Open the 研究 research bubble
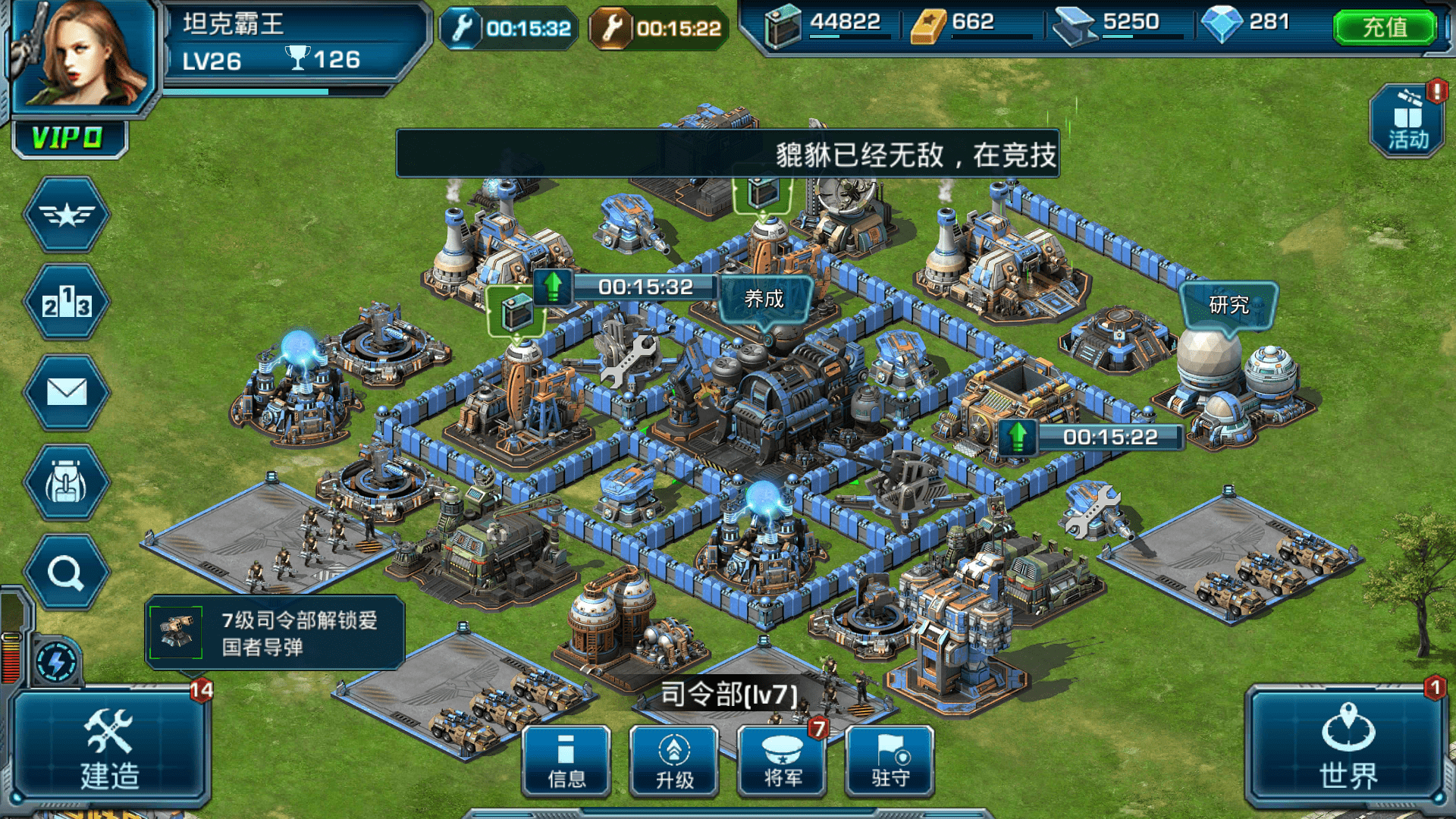This screenshot has height=819, width=1456. pos(1228,305)
